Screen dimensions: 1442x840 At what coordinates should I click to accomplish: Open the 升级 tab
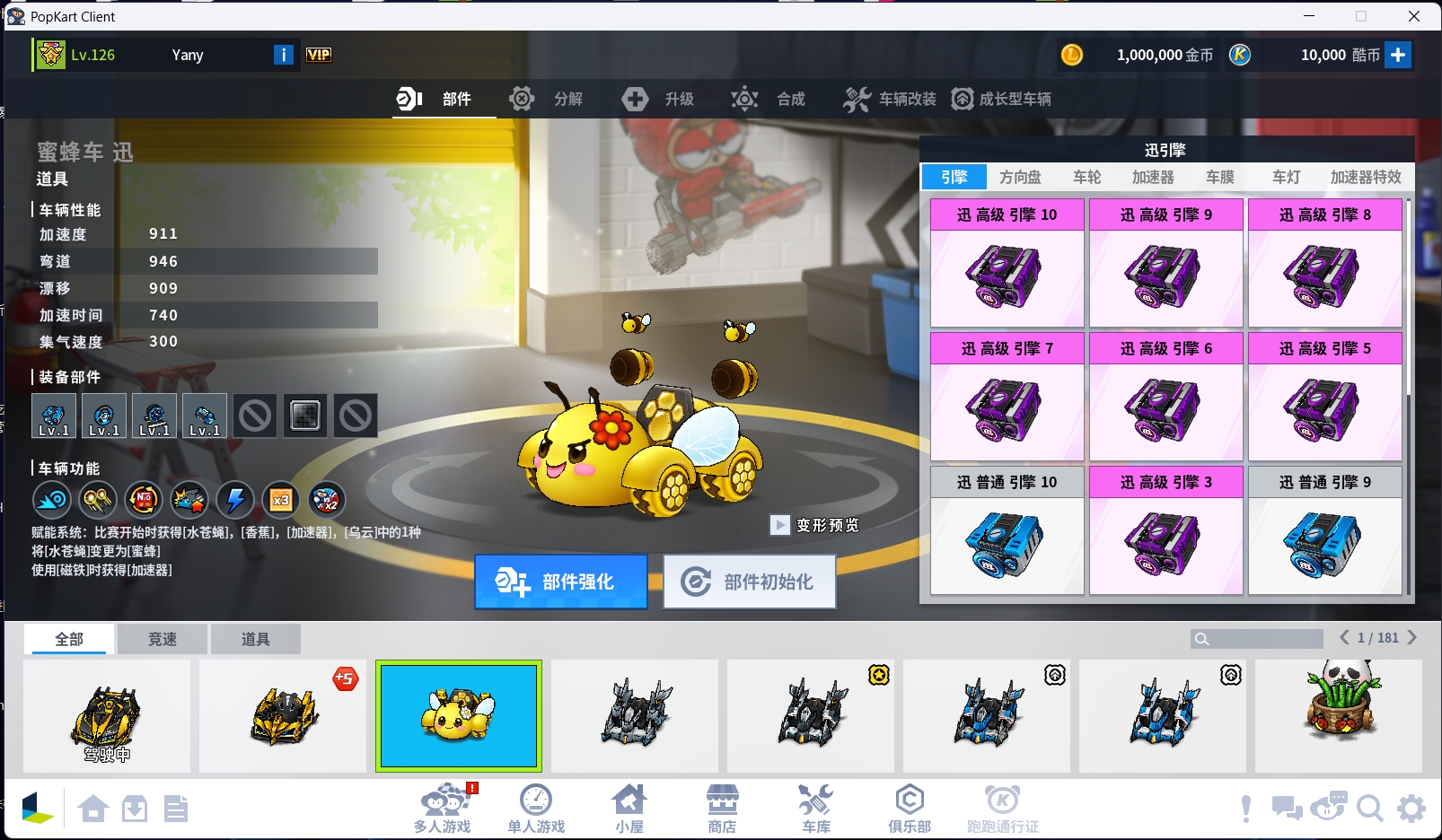tap(658, 99)
